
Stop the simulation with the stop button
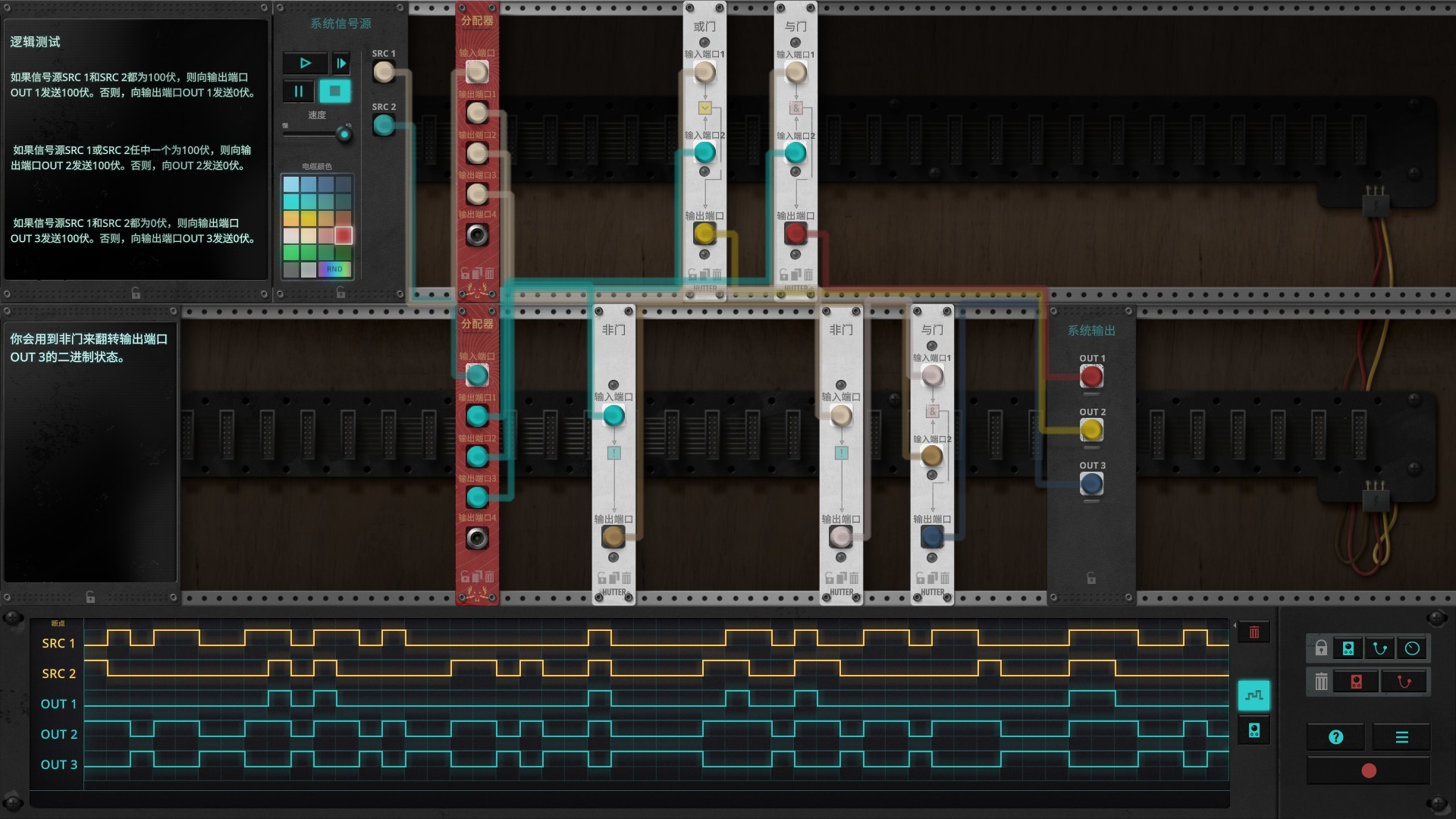334,91
